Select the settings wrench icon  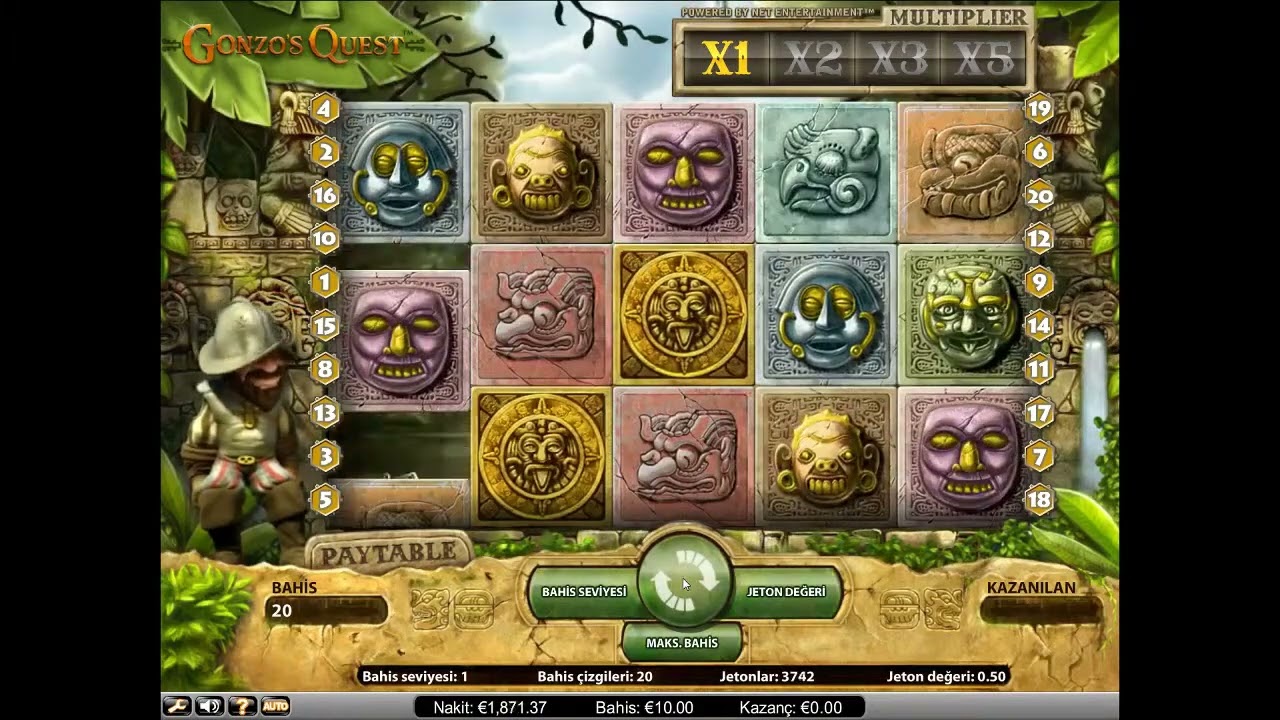[176, 706]
